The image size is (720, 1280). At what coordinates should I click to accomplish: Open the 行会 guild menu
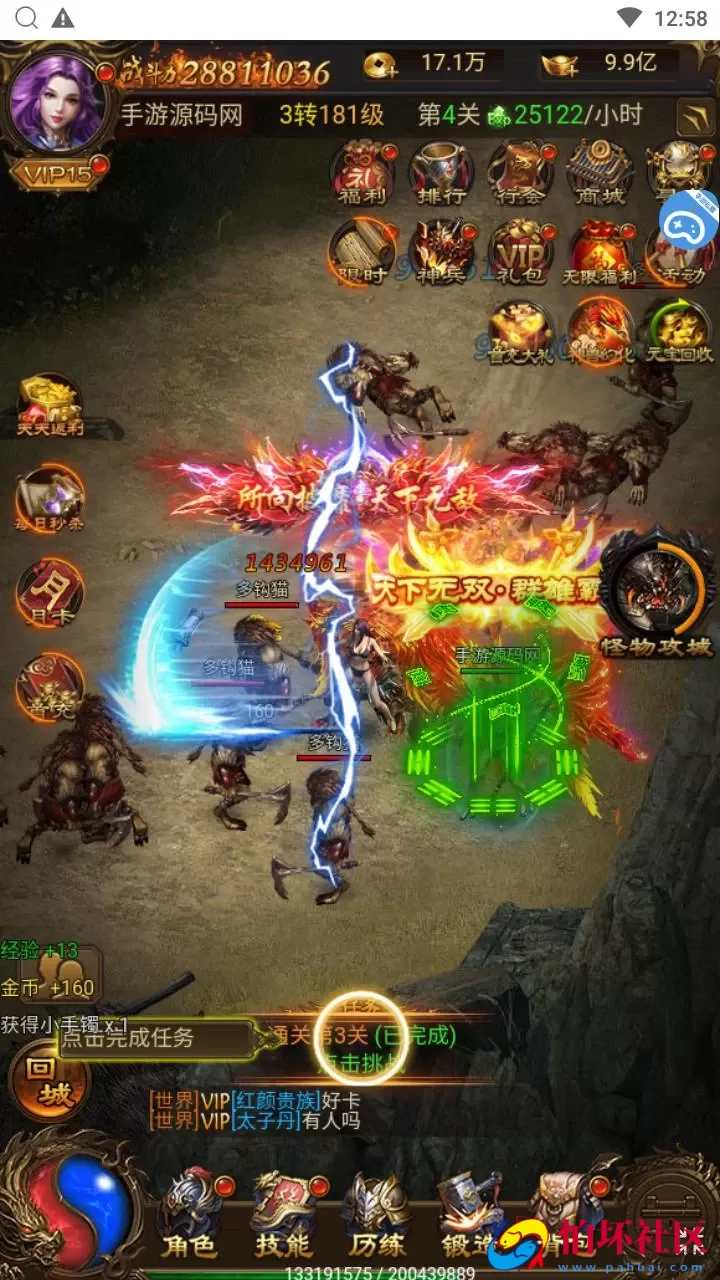(520, 170)
